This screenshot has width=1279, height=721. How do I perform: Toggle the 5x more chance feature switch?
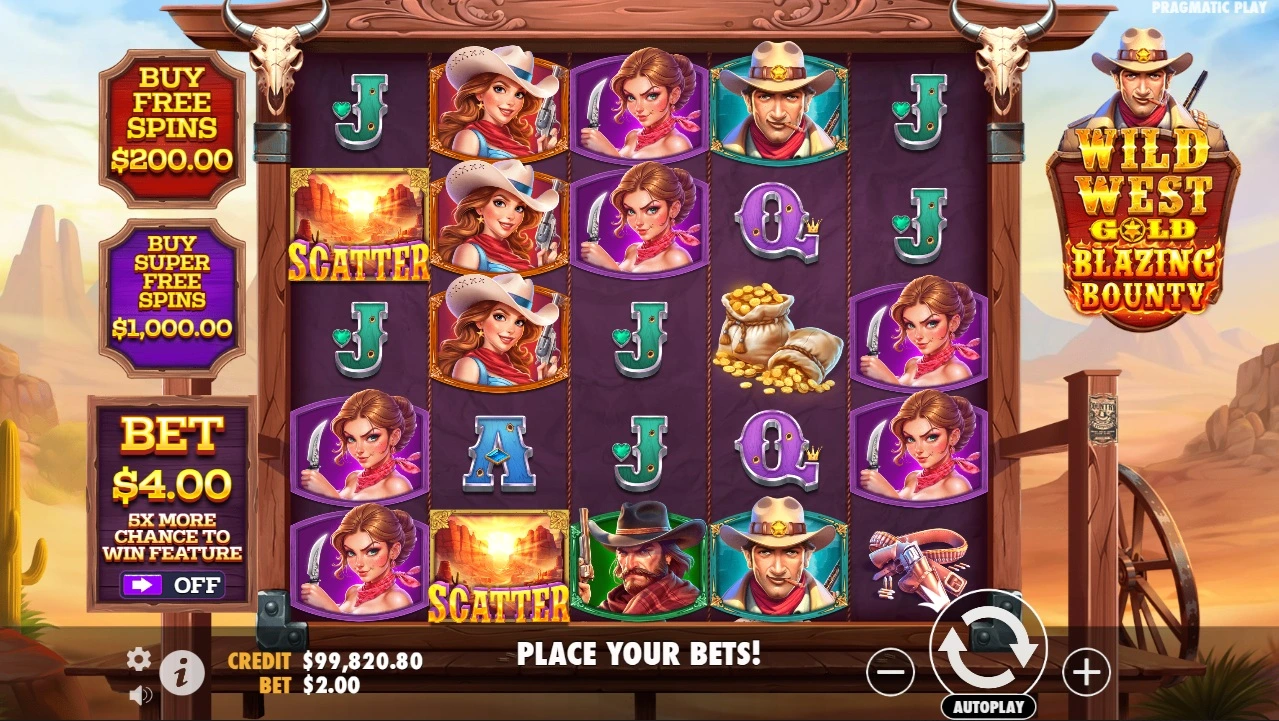pos(172,585)
